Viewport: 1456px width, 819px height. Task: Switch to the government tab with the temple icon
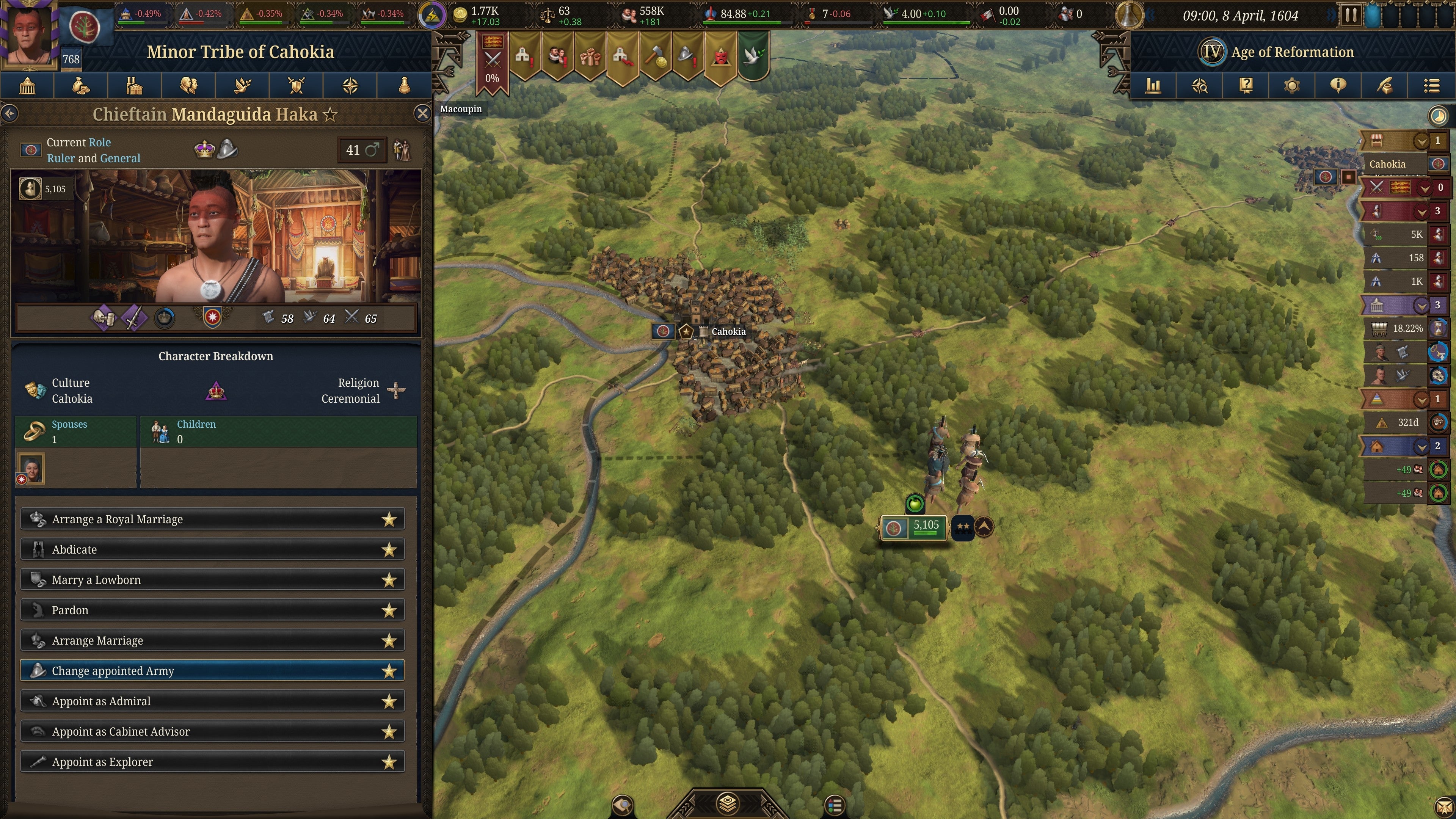tap(27, 85)
